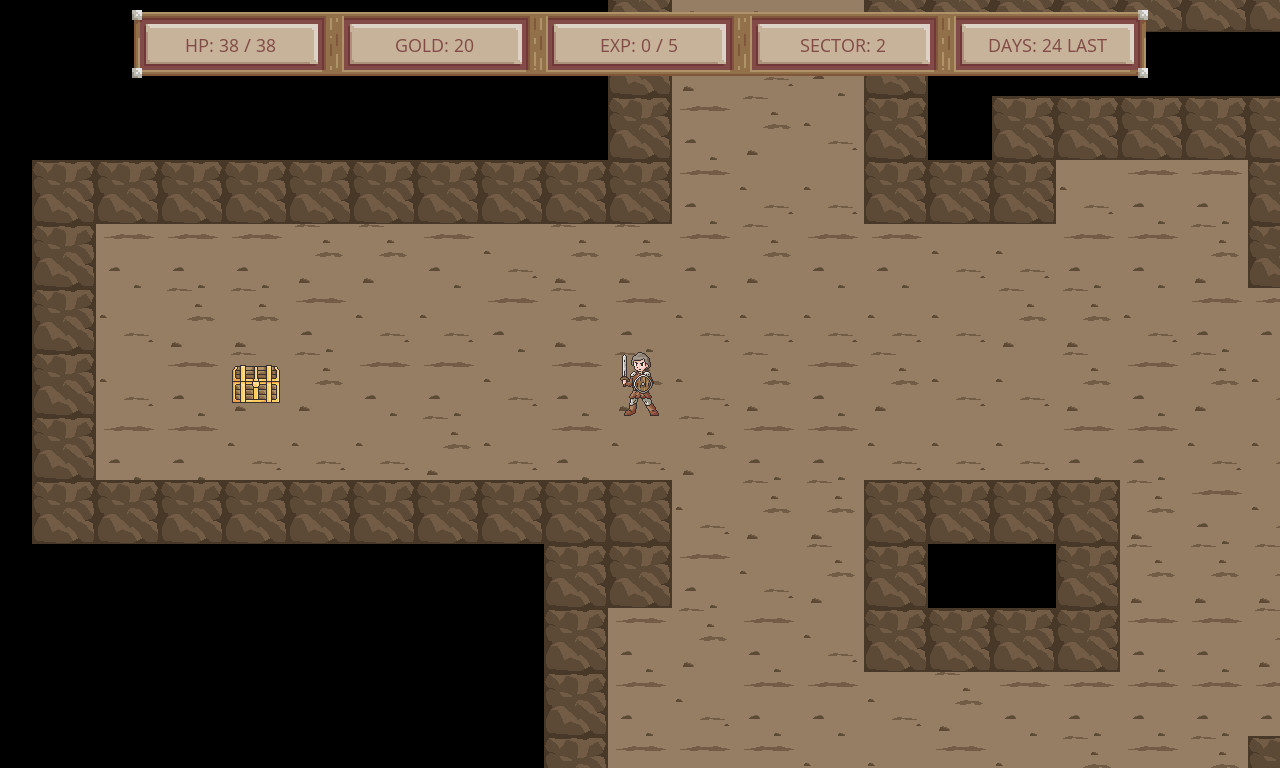Select the player character sprite
This screenshot has height=768, width=1280.
coord(638,385)
